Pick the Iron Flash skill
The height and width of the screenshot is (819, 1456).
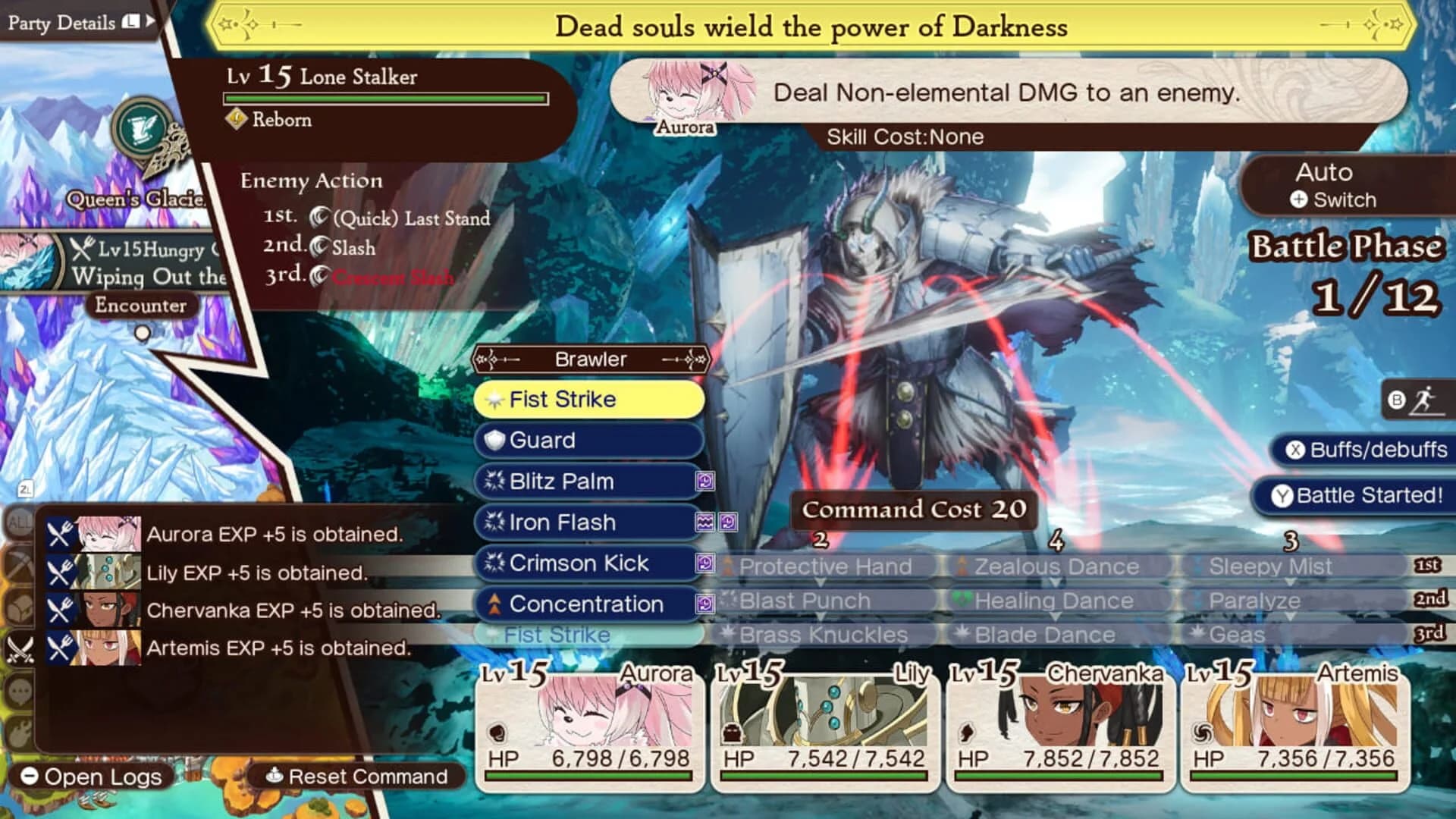[x=588, y=522]
